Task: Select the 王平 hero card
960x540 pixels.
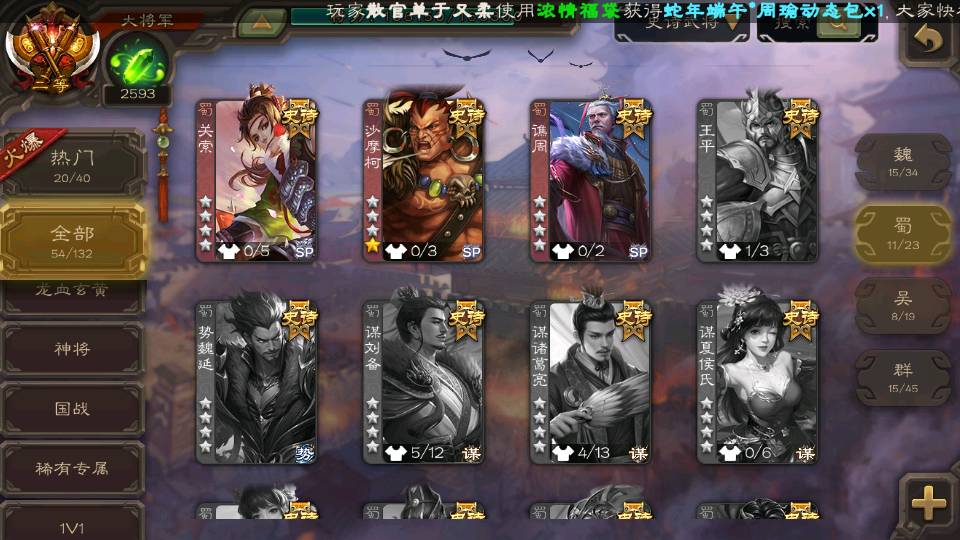Action: (x=758, y=180)
